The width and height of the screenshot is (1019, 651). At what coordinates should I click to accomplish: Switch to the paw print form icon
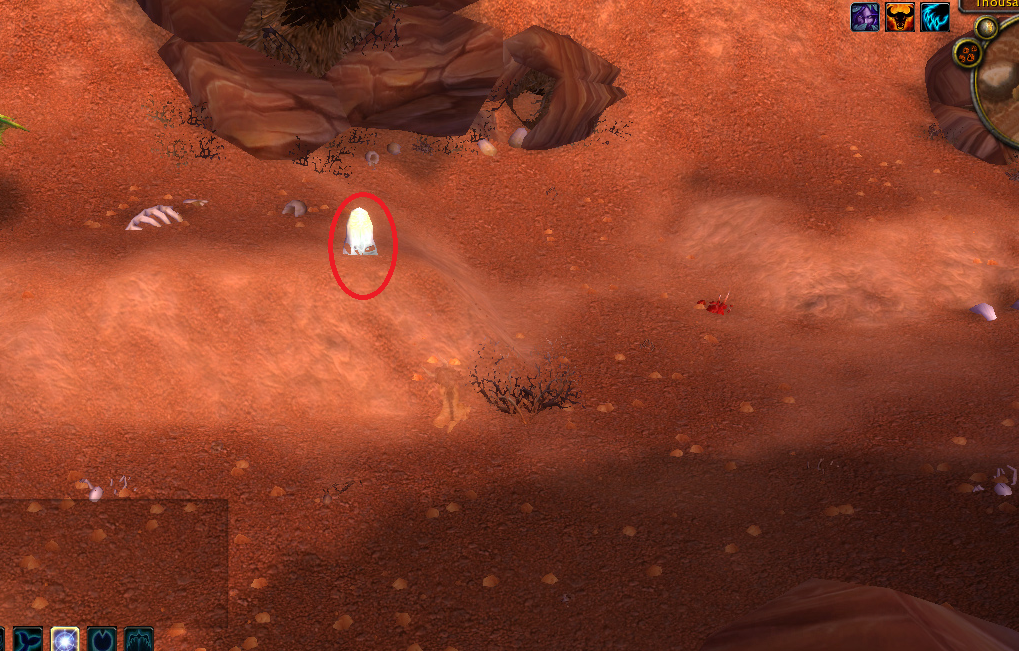click(x=102, y=639)
